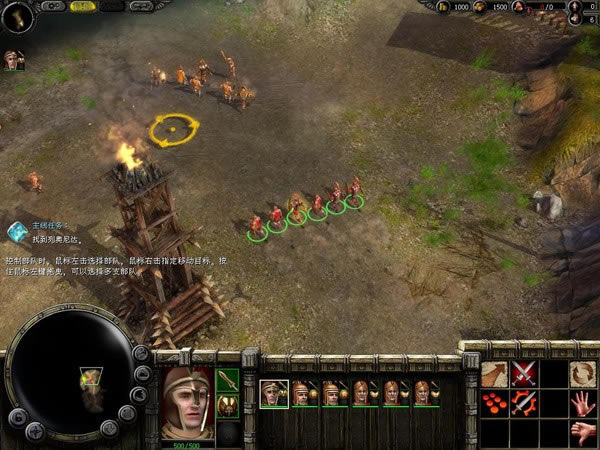Click the thumbs-down hand command
600x450 pixels.
click(x=583, y=432)
